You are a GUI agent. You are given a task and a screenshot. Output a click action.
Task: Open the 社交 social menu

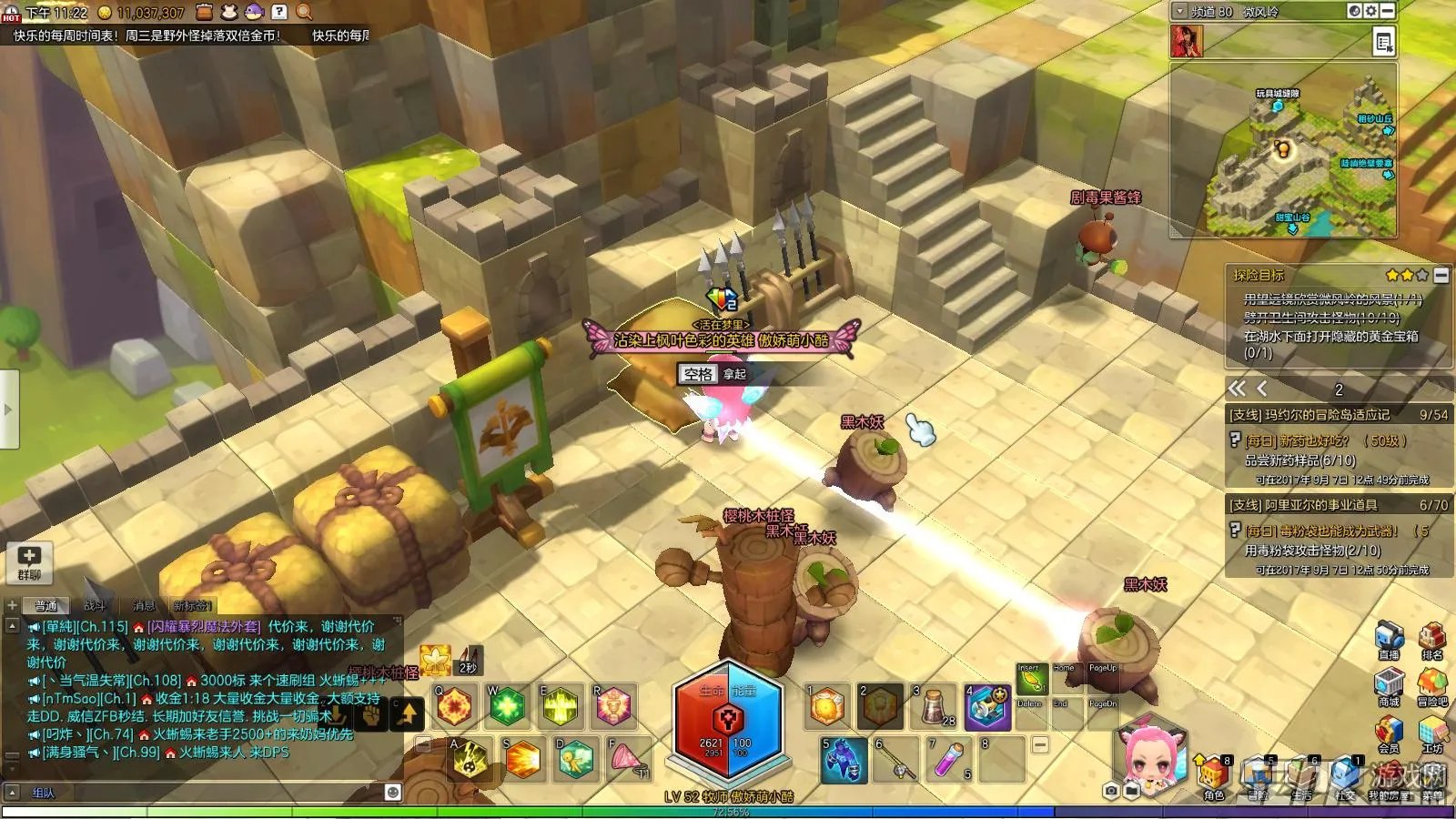point(1346,776)
